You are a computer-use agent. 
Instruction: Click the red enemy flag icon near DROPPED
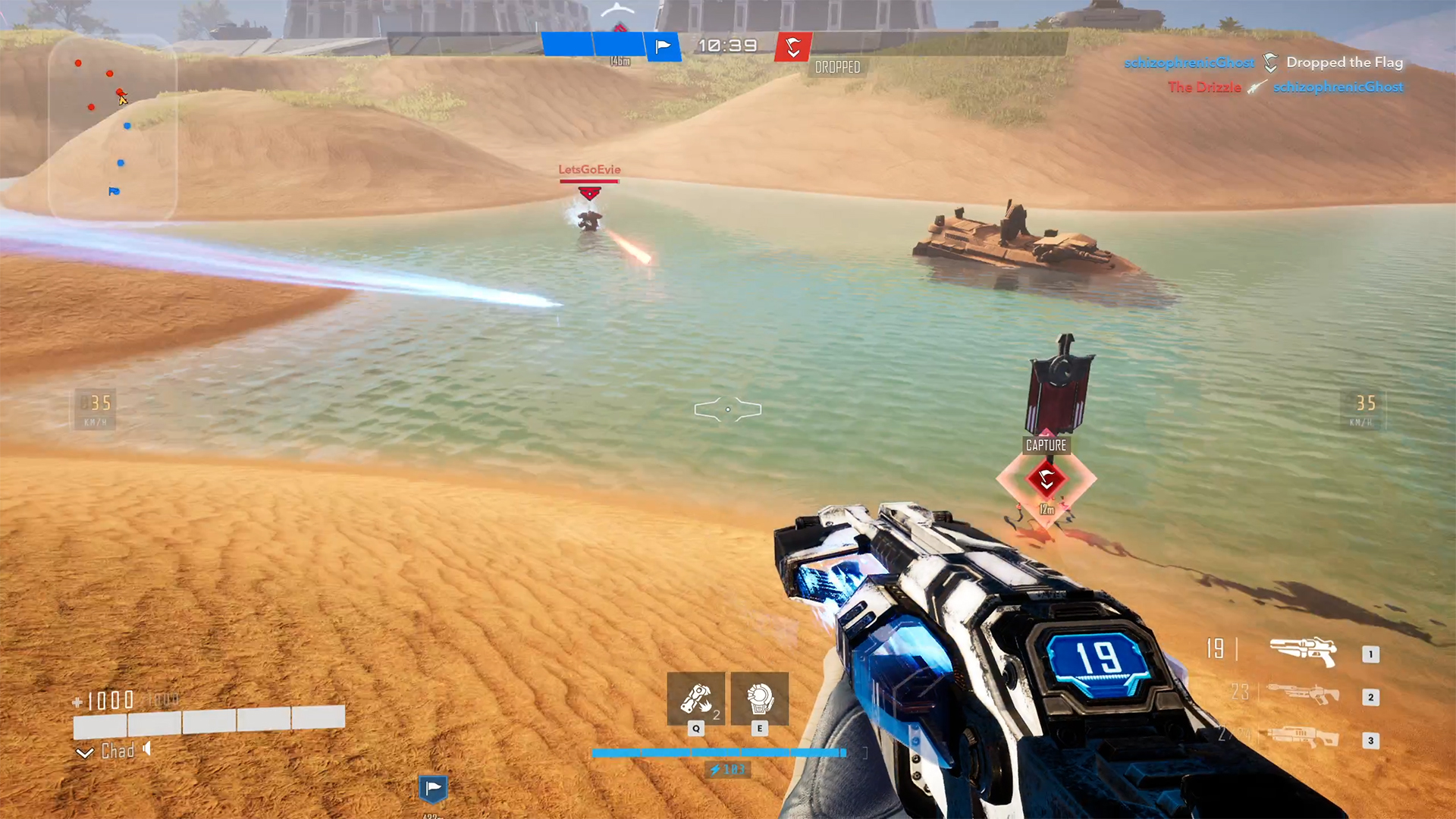pos(793,46)
